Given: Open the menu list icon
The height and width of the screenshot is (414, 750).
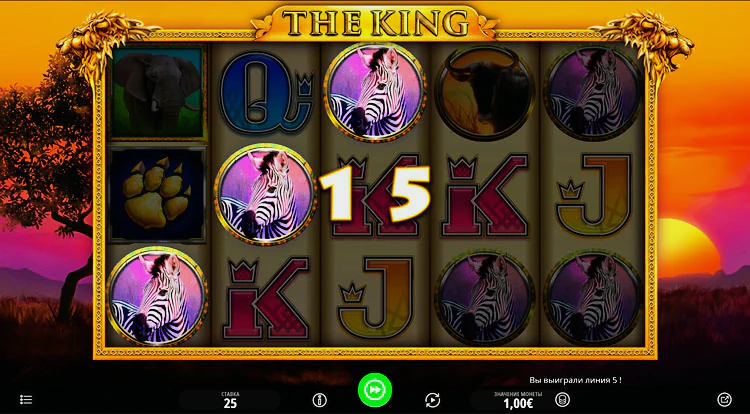Looking at the screenshot, I should point(26,400).
